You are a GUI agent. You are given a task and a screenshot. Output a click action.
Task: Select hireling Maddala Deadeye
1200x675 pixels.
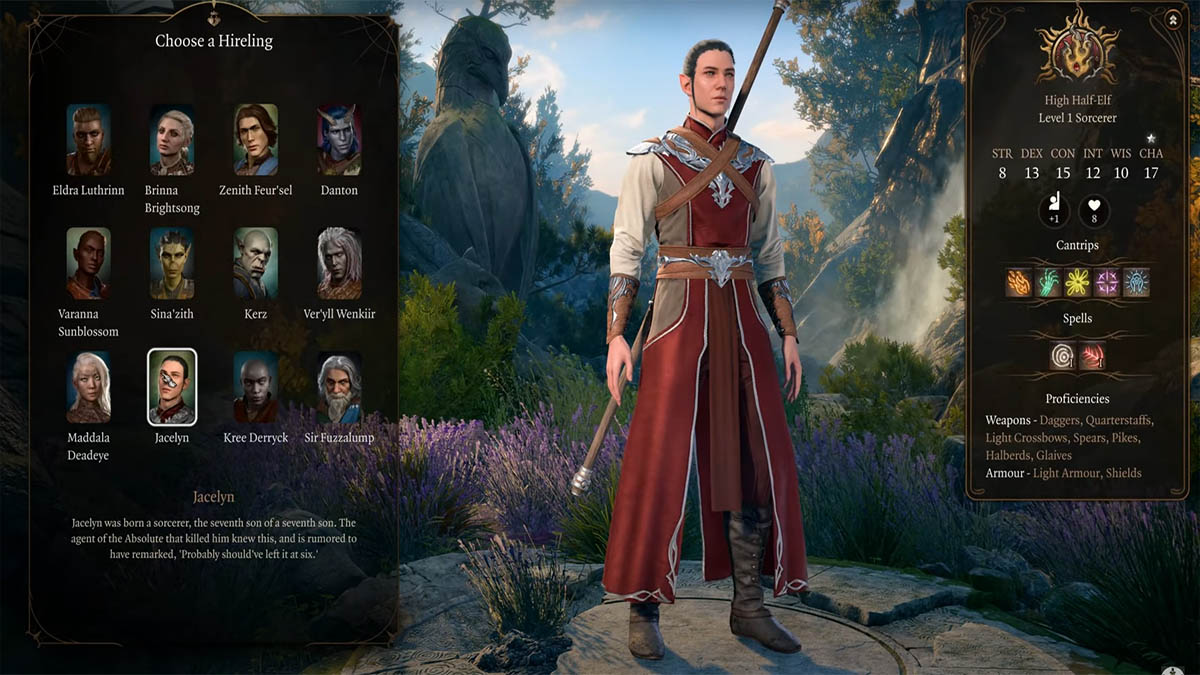click(88, 387)
